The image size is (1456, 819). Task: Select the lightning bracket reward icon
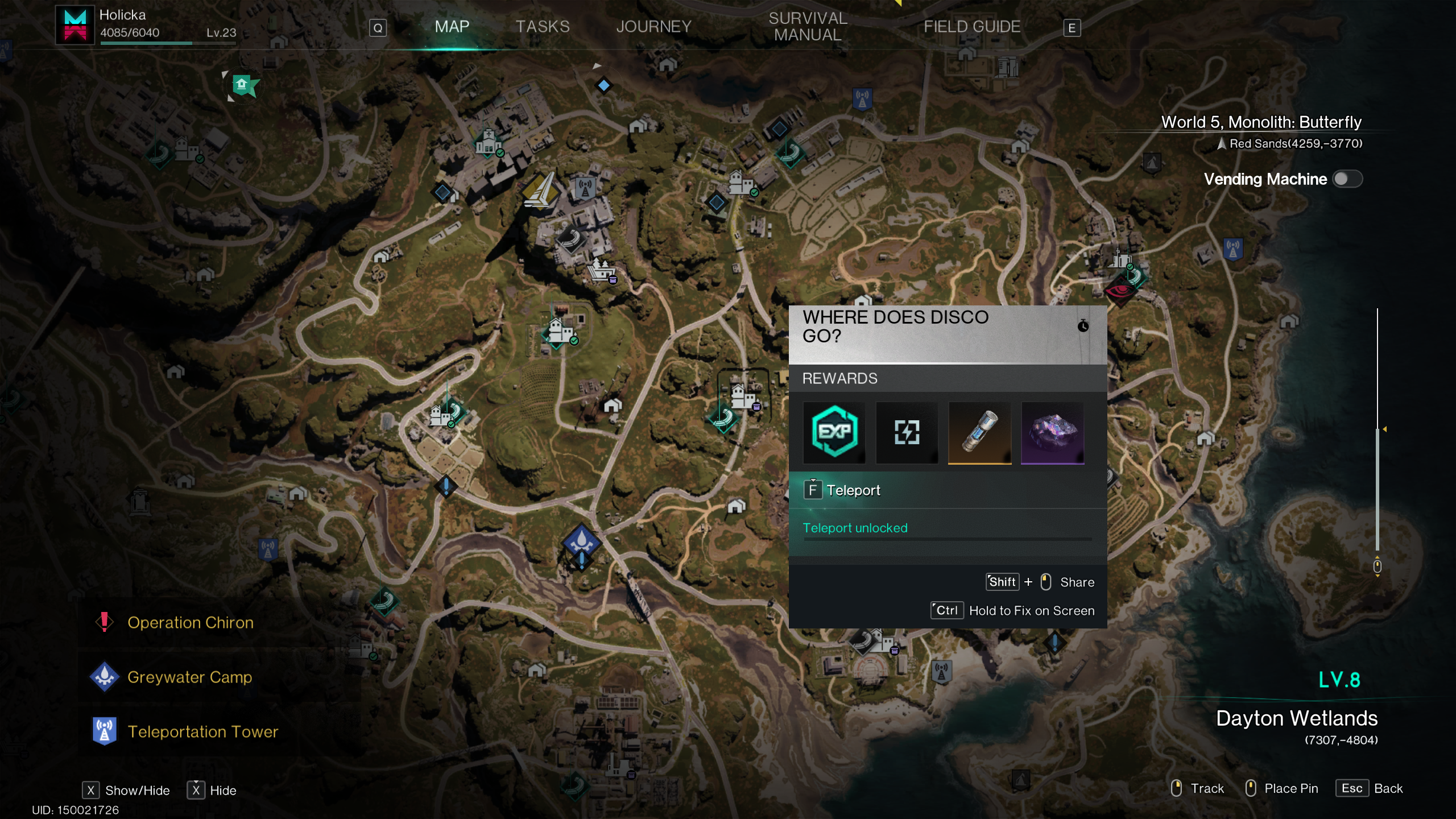coord(907,432)
